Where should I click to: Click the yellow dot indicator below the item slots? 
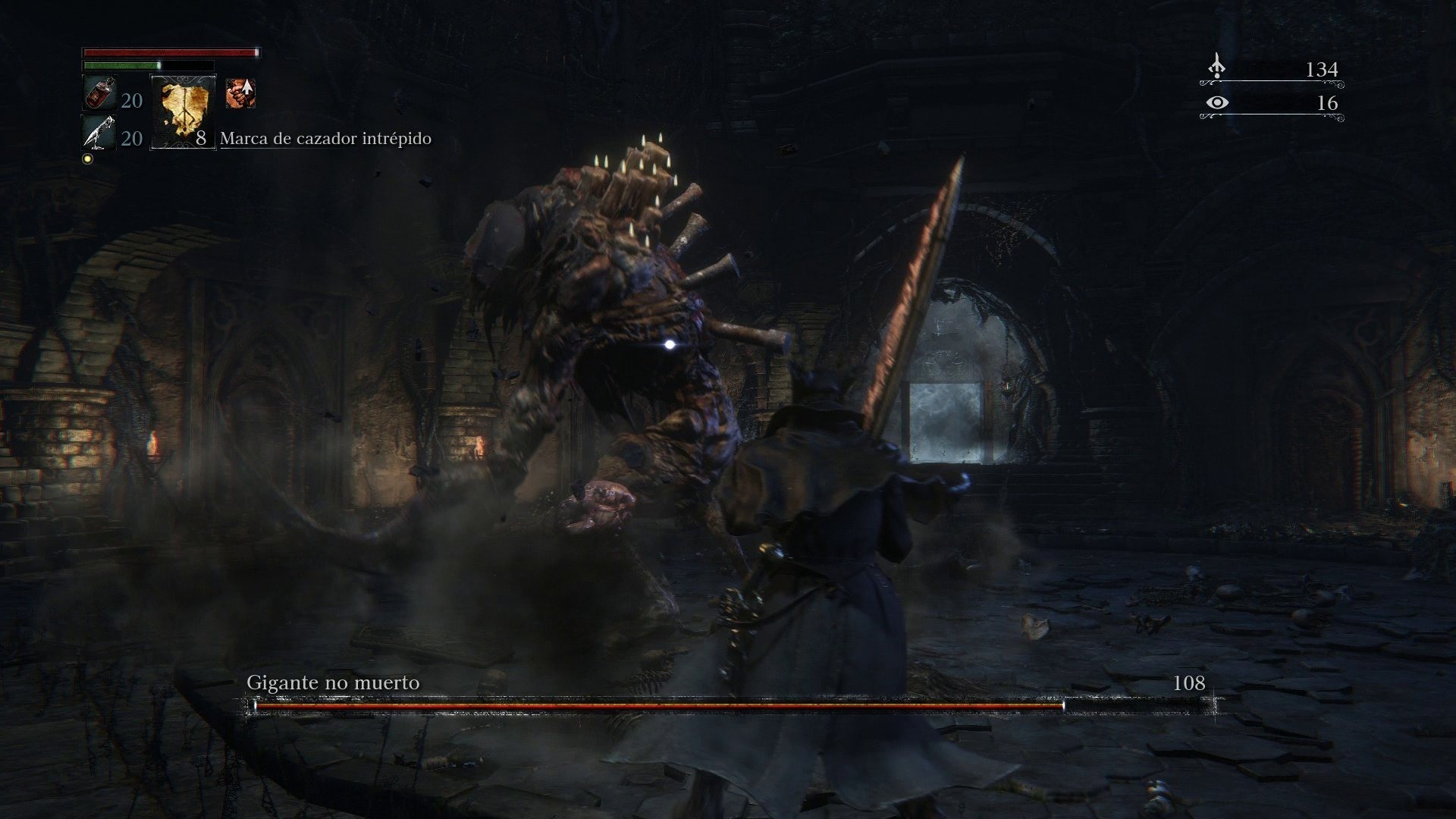tap(87, 158)
